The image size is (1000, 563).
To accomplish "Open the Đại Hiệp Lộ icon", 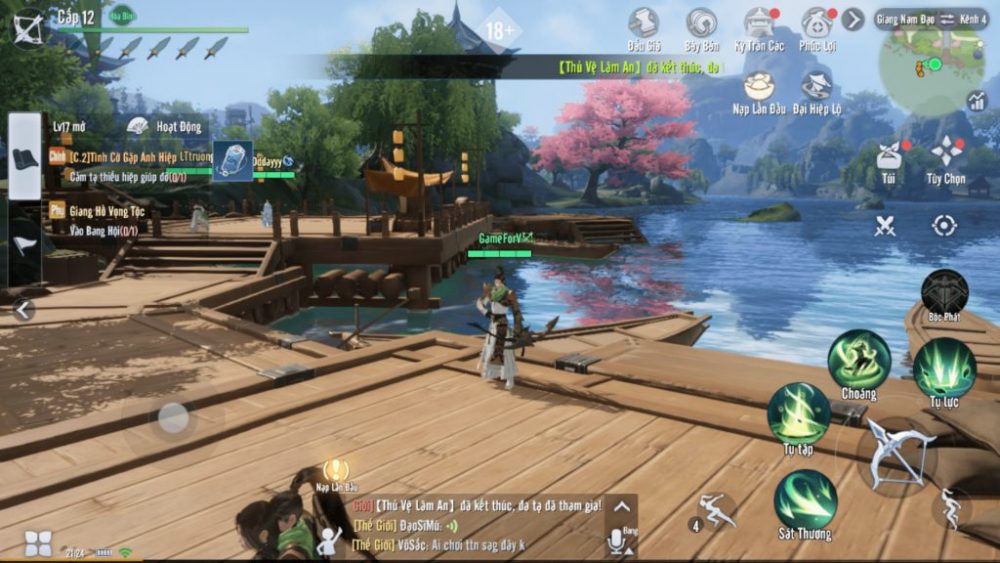I will click(x=817, y=86).
